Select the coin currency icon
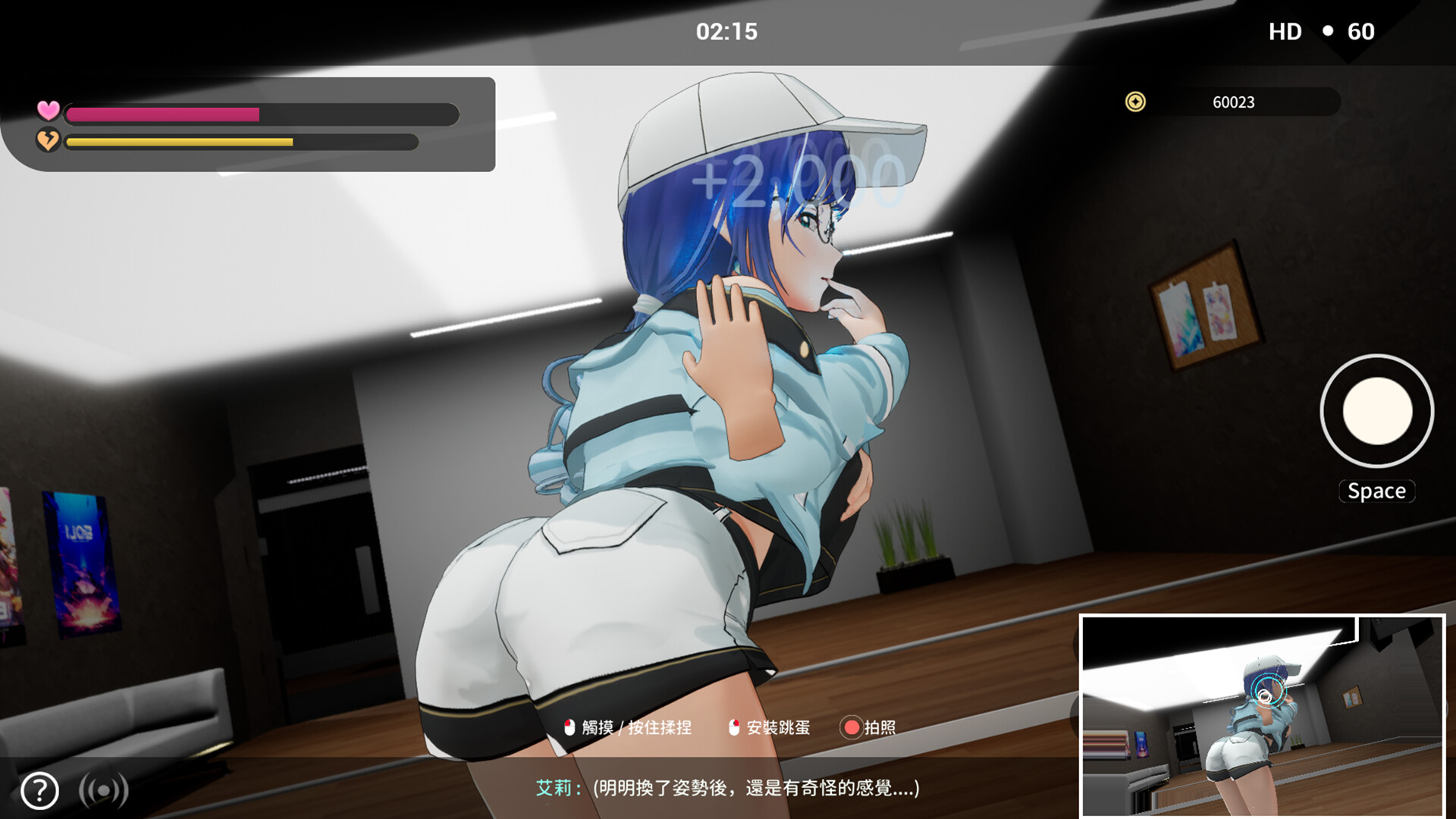1456x819 pixels. [1134, 102]
